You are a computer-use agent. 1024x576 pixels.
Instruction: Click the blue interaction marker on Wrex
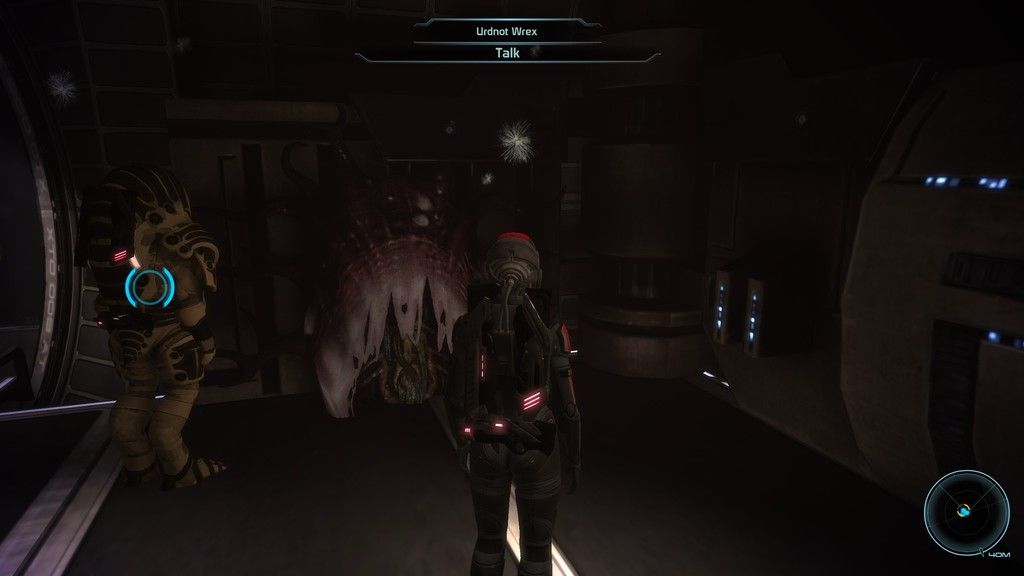150,288
